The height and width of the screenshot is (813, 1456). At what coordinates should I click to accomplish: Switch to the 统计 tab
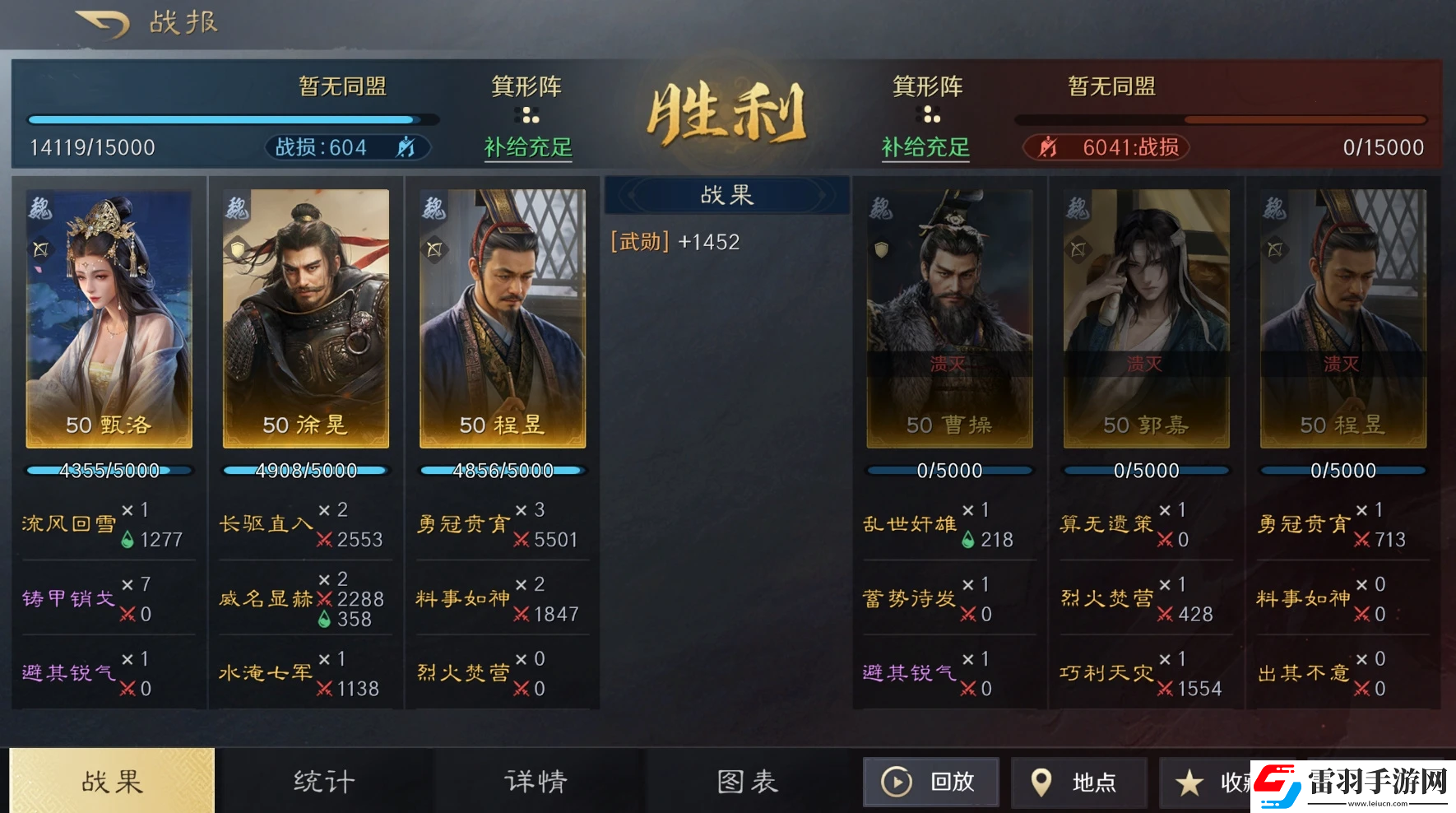tap(324, 782)
